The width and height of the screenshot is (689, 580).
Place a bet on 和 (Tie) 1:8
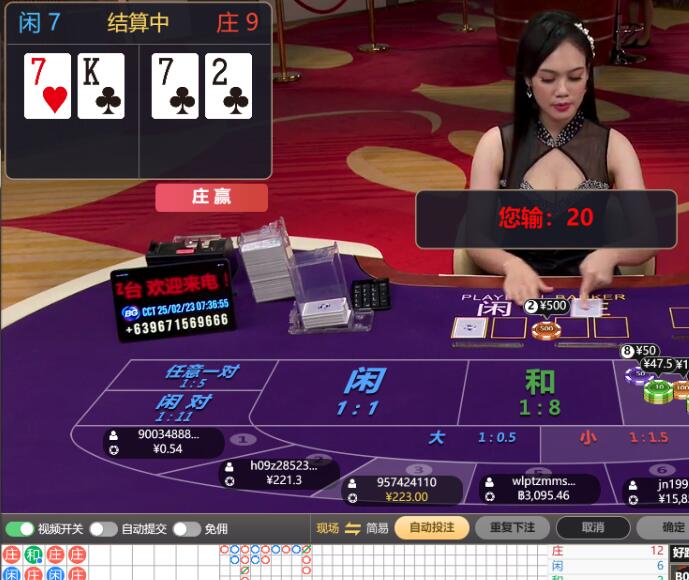click(x=540, y=391)
